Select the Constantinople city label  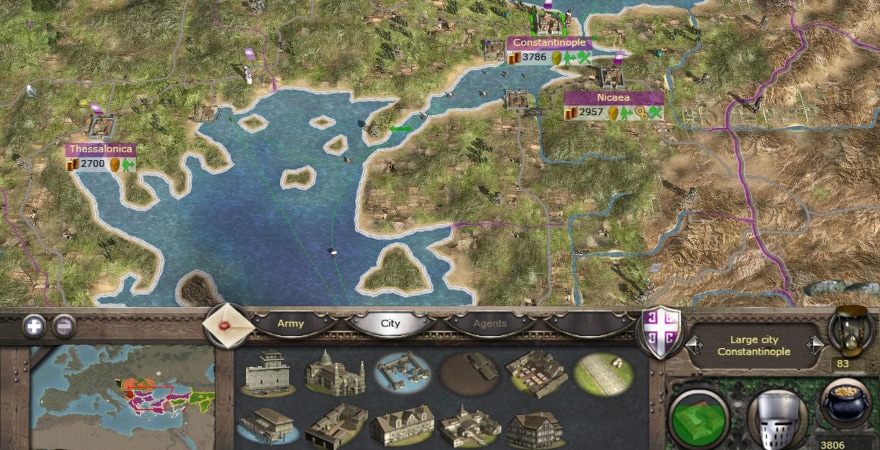pos(548,43)
